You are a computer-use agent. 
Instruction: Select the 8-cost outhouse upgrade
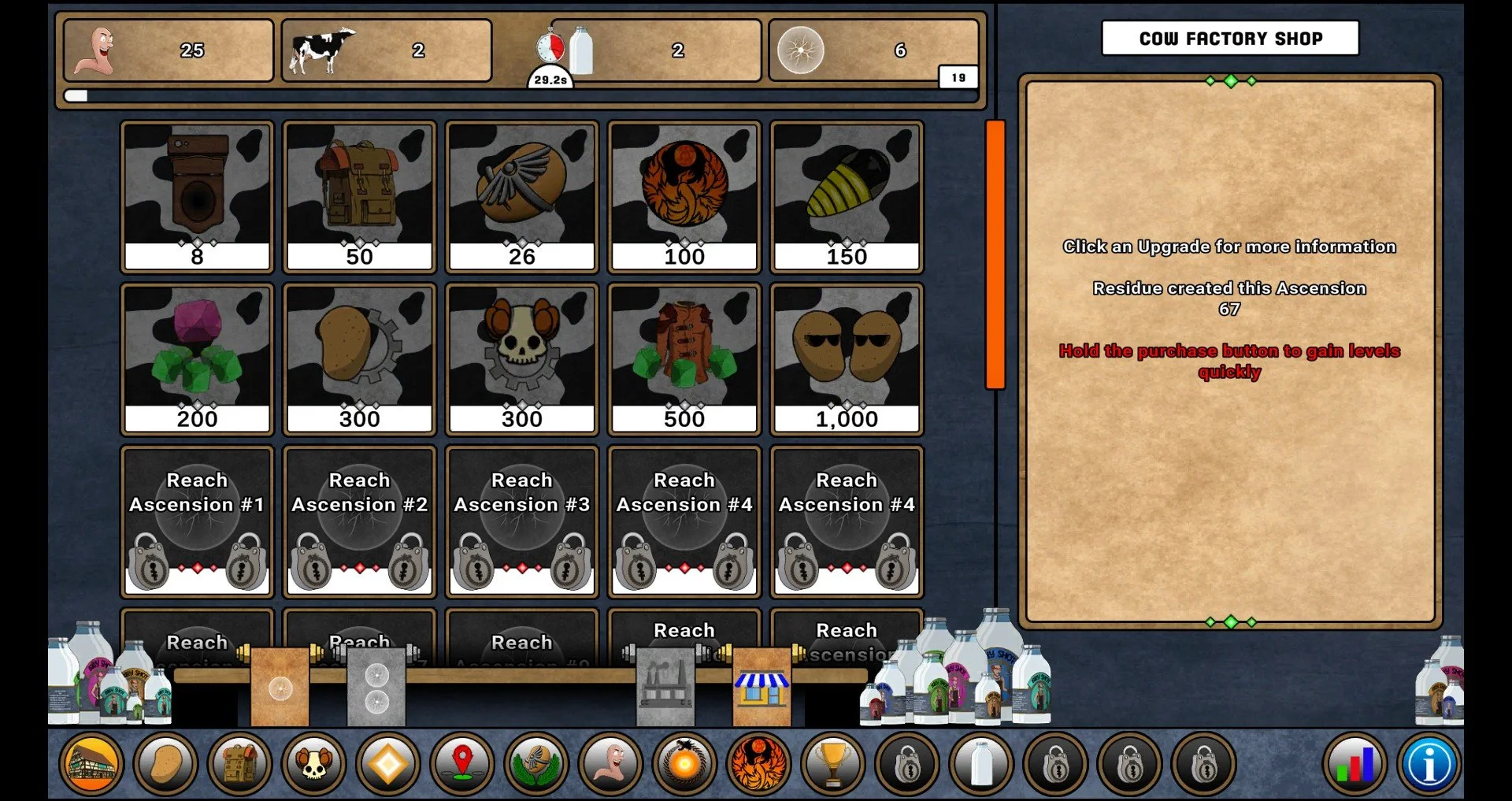(x=197, y=195)
